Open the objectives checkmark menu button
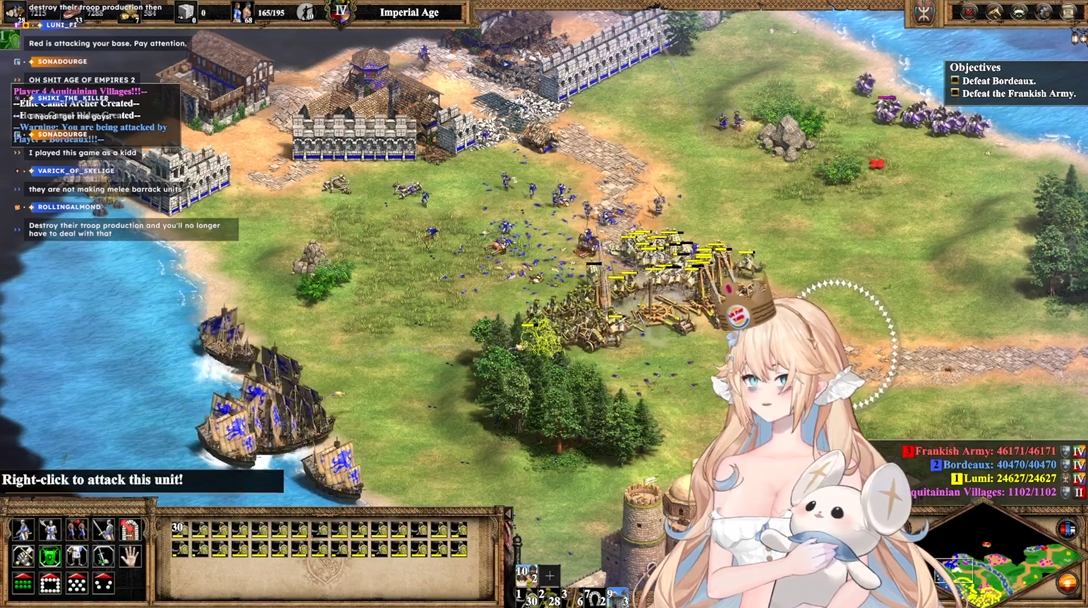This screenshot has height=608, width=1088. pyautogui.click(x=969, y=12)
